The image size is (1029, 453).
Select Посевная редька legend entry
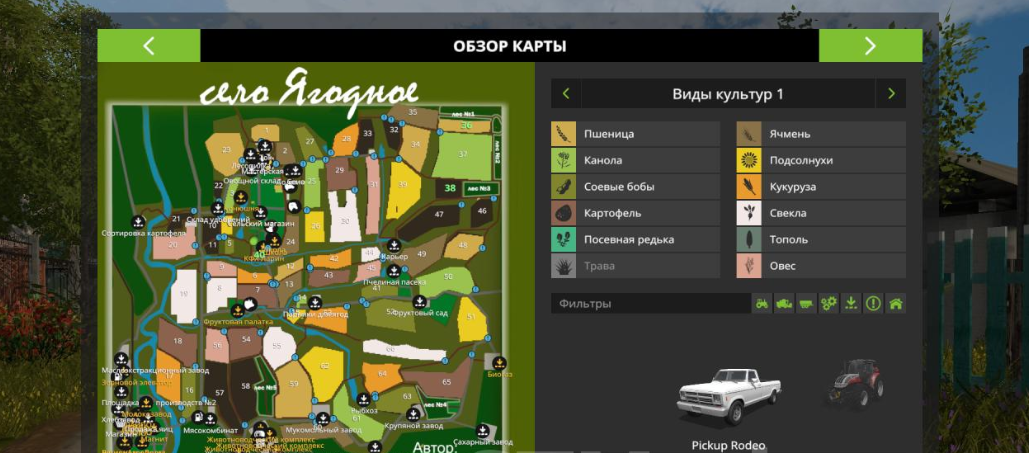pyautogui.click(x=635, y=240)
